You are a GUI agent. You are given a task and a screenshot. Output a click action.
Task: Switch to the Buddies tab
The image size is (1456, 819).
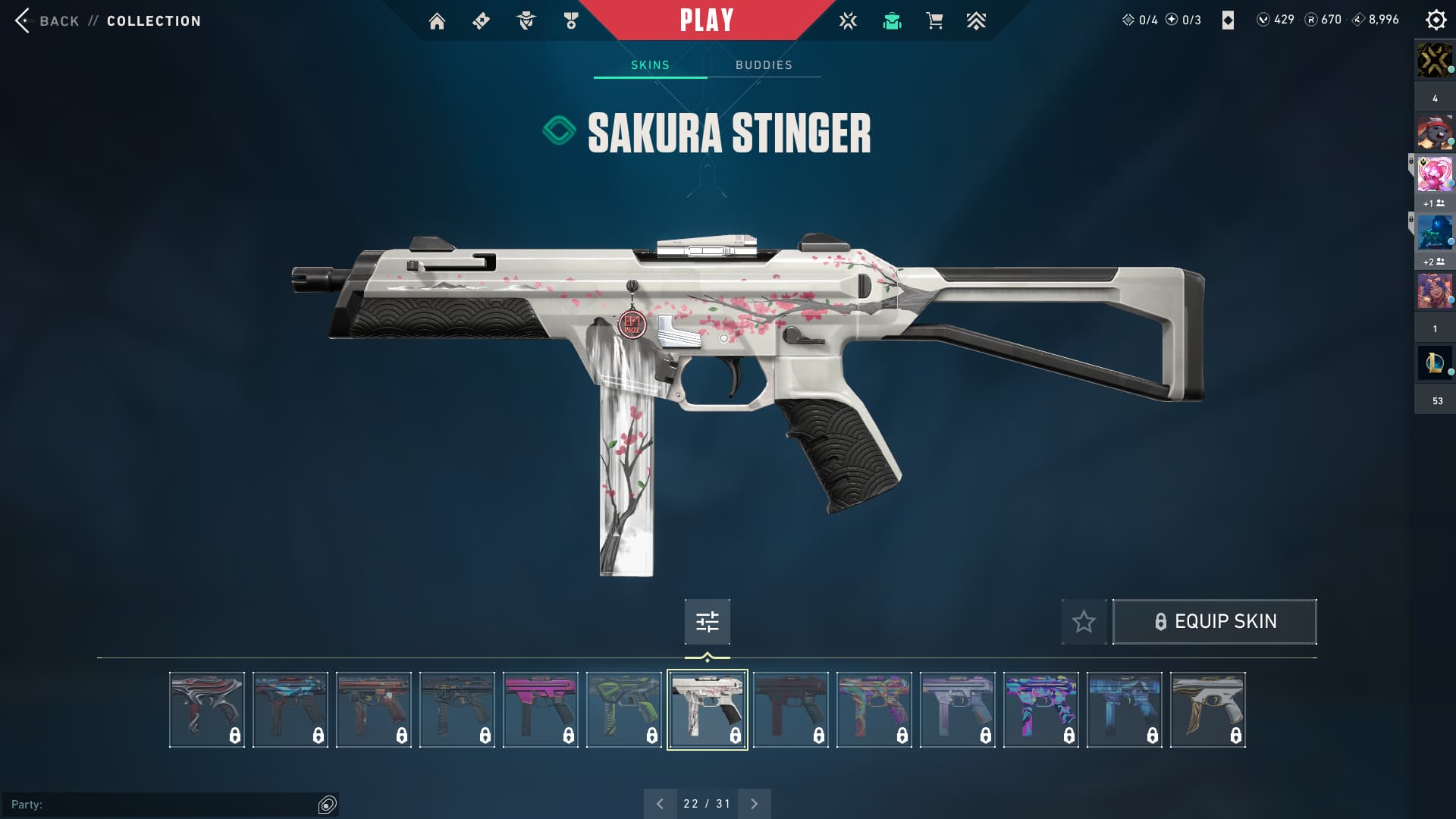click(x=764, y=65)
